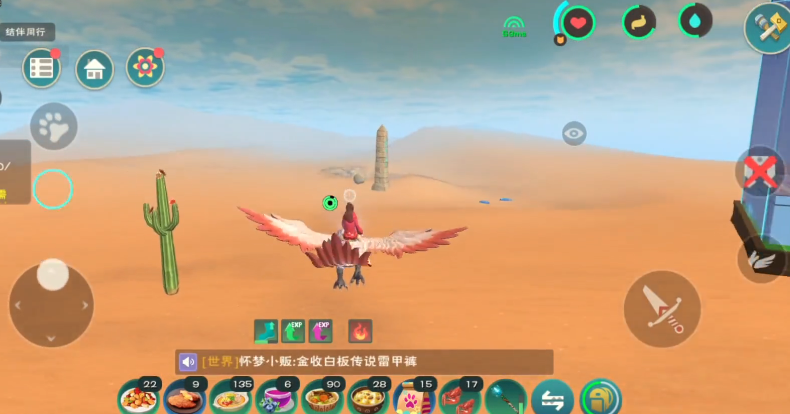Attack with the sword button
Viewport: 790px width, 414px height.
click(x=661, y=308)
